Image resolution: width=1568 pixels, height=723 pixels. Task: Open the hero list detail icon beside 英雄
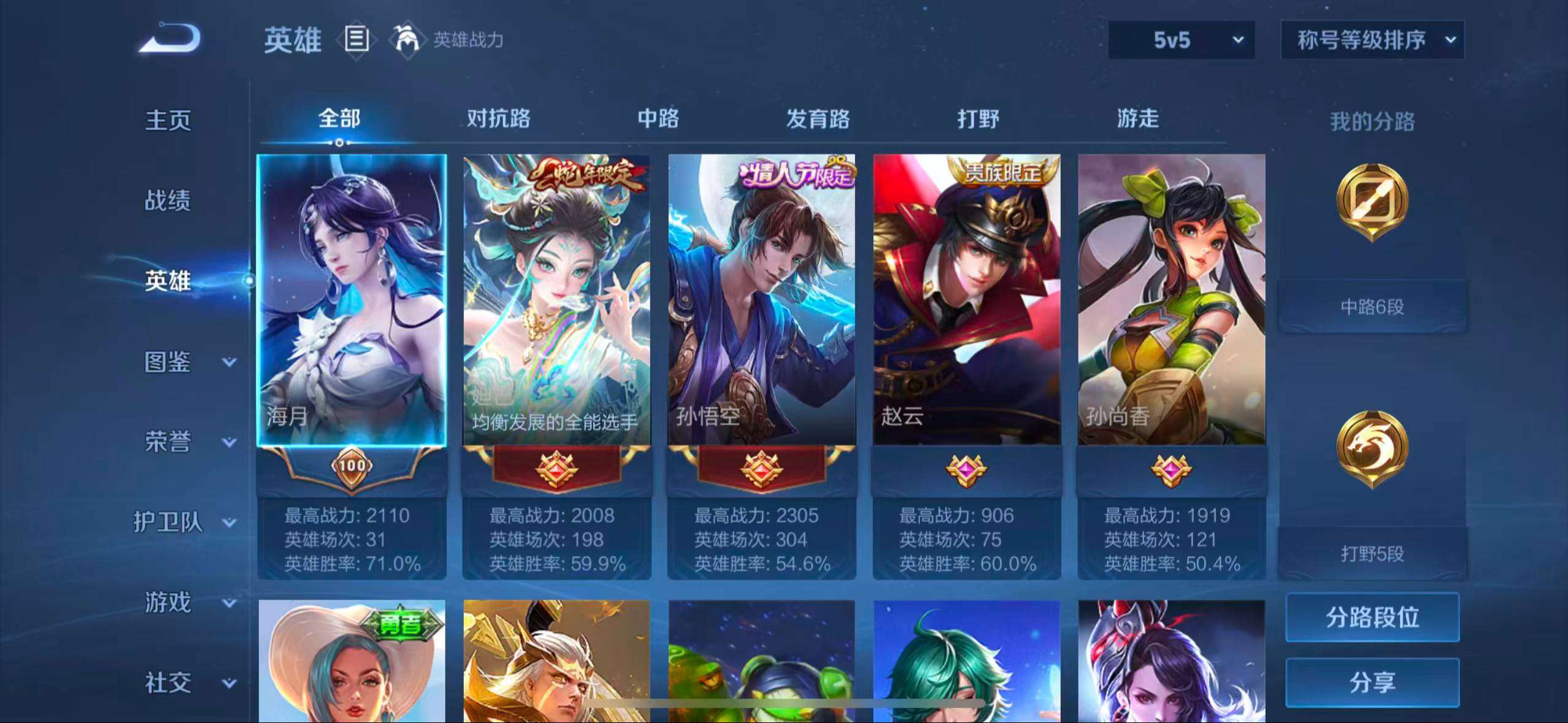[356, 40]
